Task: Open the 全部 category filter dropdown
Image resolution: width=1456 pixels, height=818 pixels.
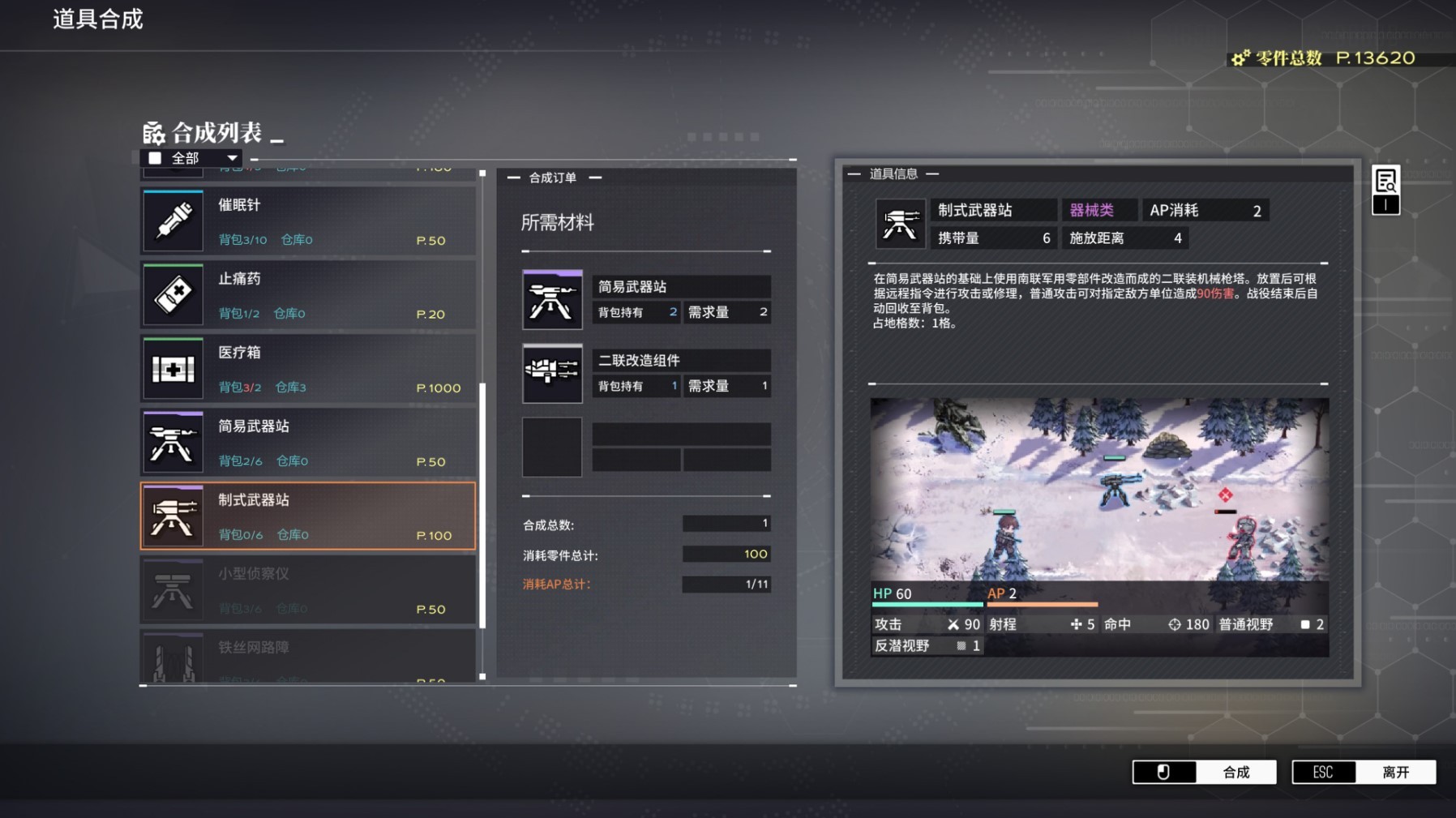Action: pos(192,158)
